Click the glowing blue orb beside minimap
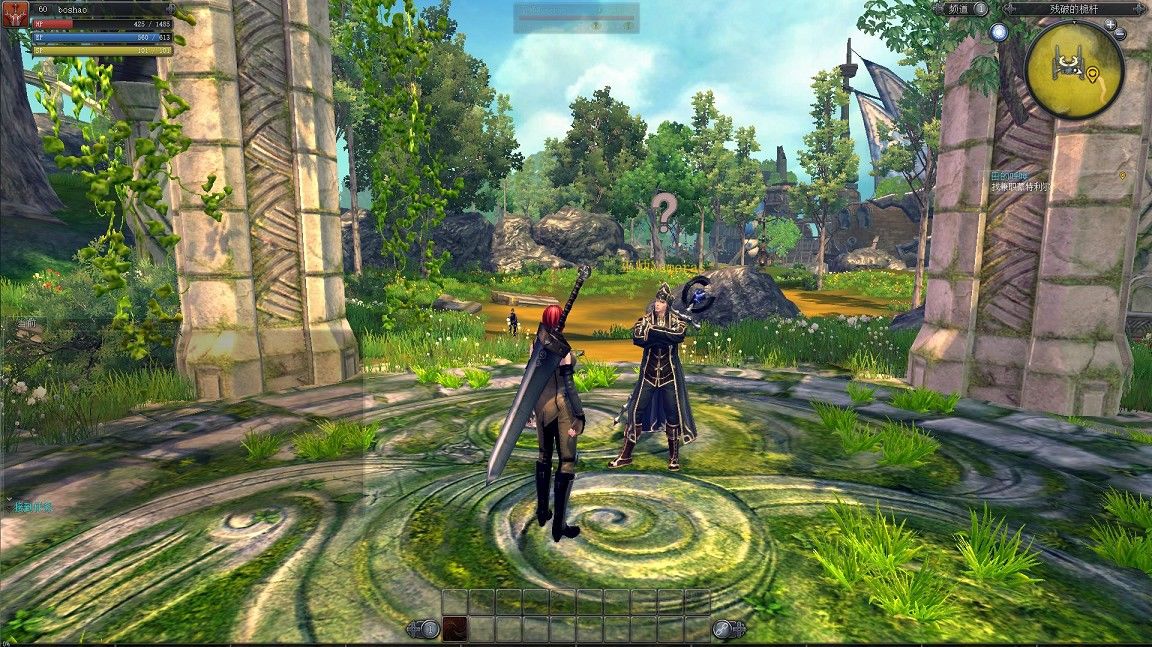Screen dimensions: 1152x647 click(999, 32)
